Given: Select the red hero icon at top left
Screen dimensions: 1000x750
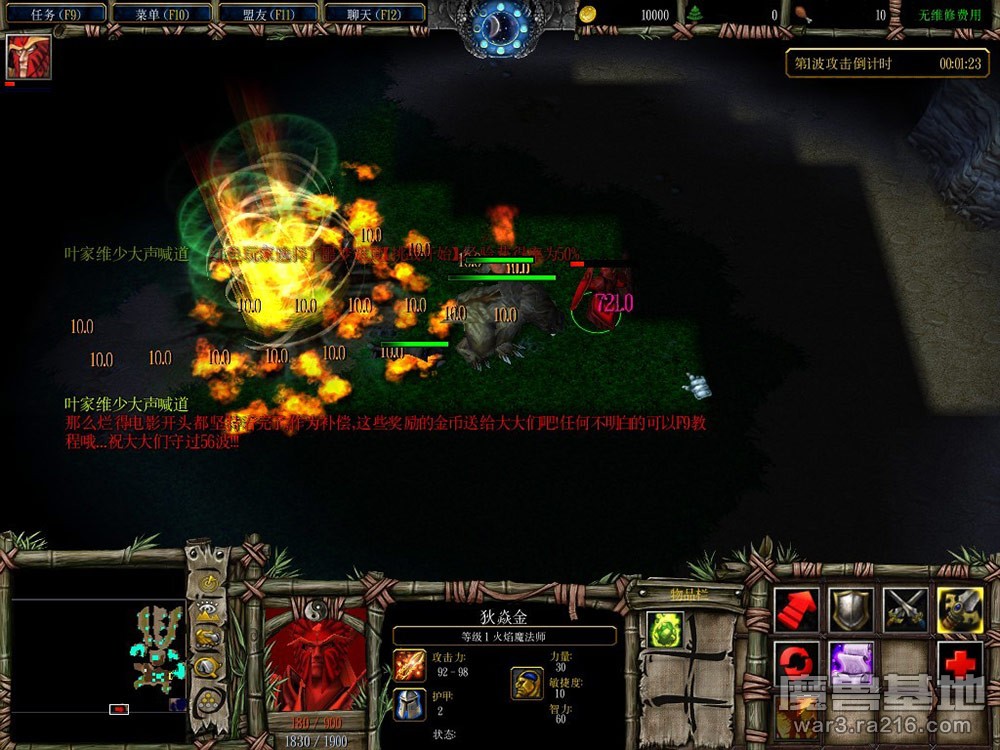Looking at the screenshot, I should coord(28,57).
